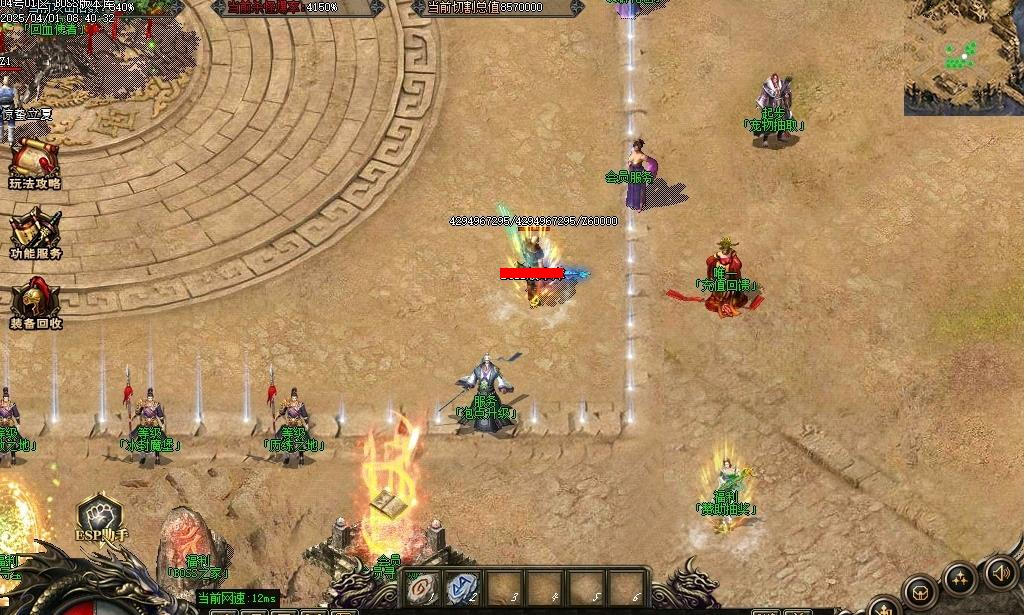
Task: Use the item in hotbar slot 1
Action: pyautogui.click(x=422, y=588)
